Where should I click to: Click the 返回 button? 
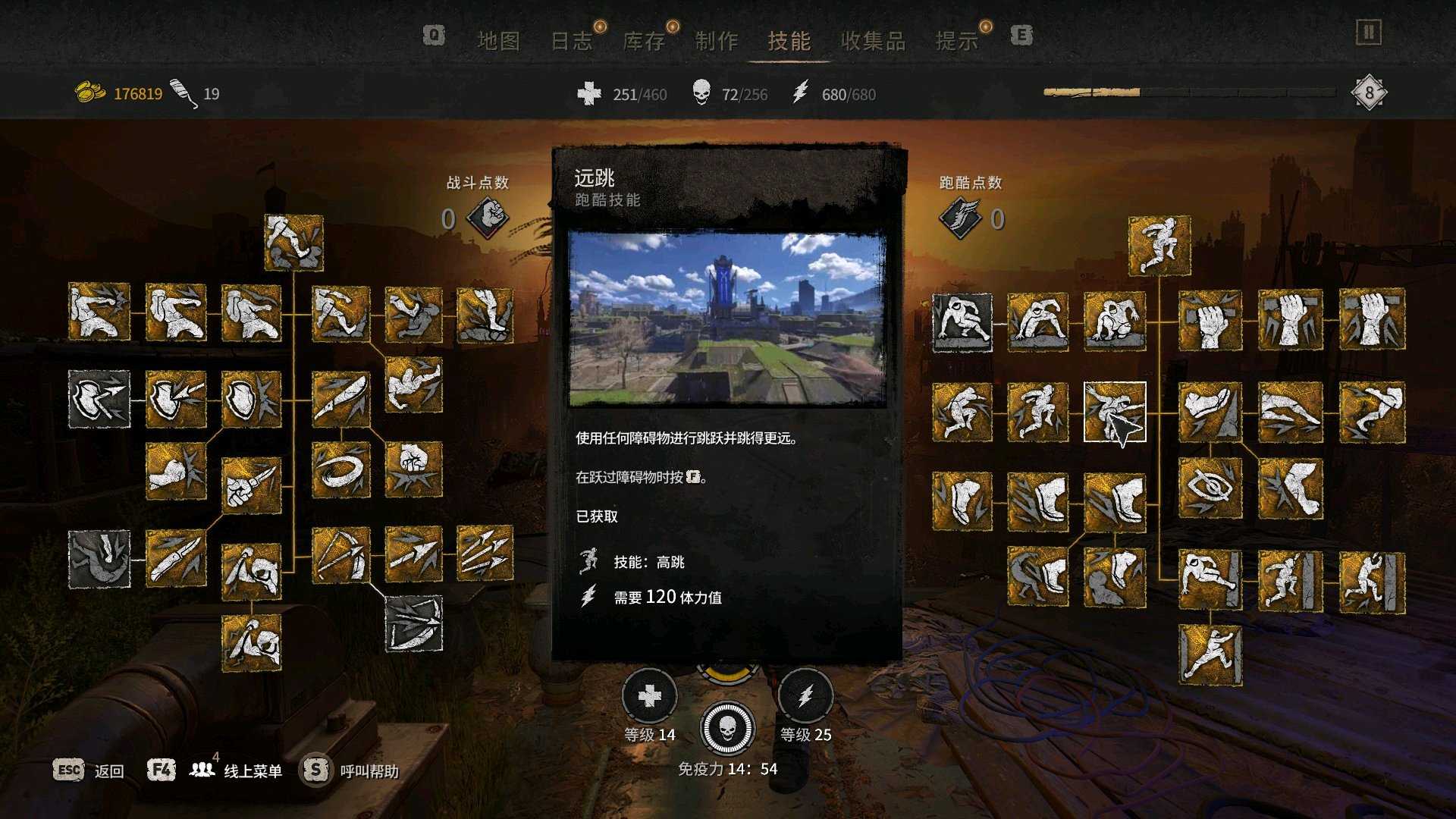click(111, 770)
